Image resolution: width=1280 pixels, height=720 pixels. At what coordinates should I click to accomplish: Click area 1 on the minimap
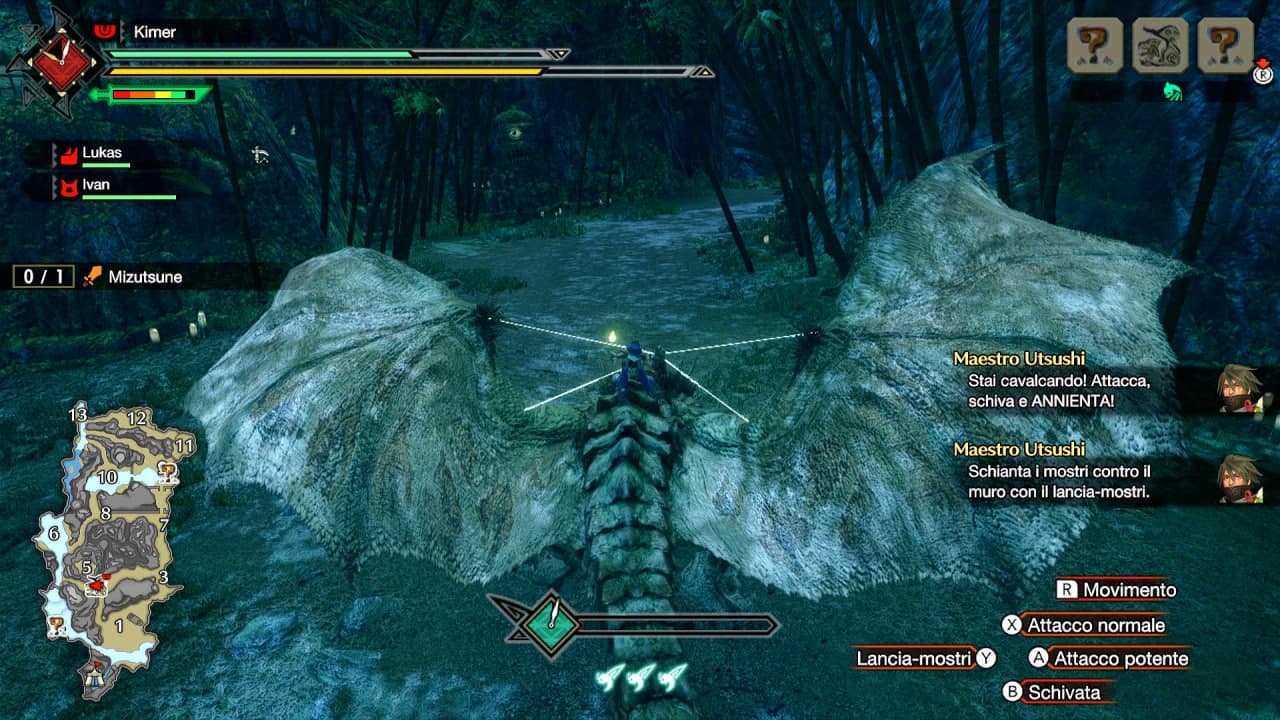tap(118, 627)
